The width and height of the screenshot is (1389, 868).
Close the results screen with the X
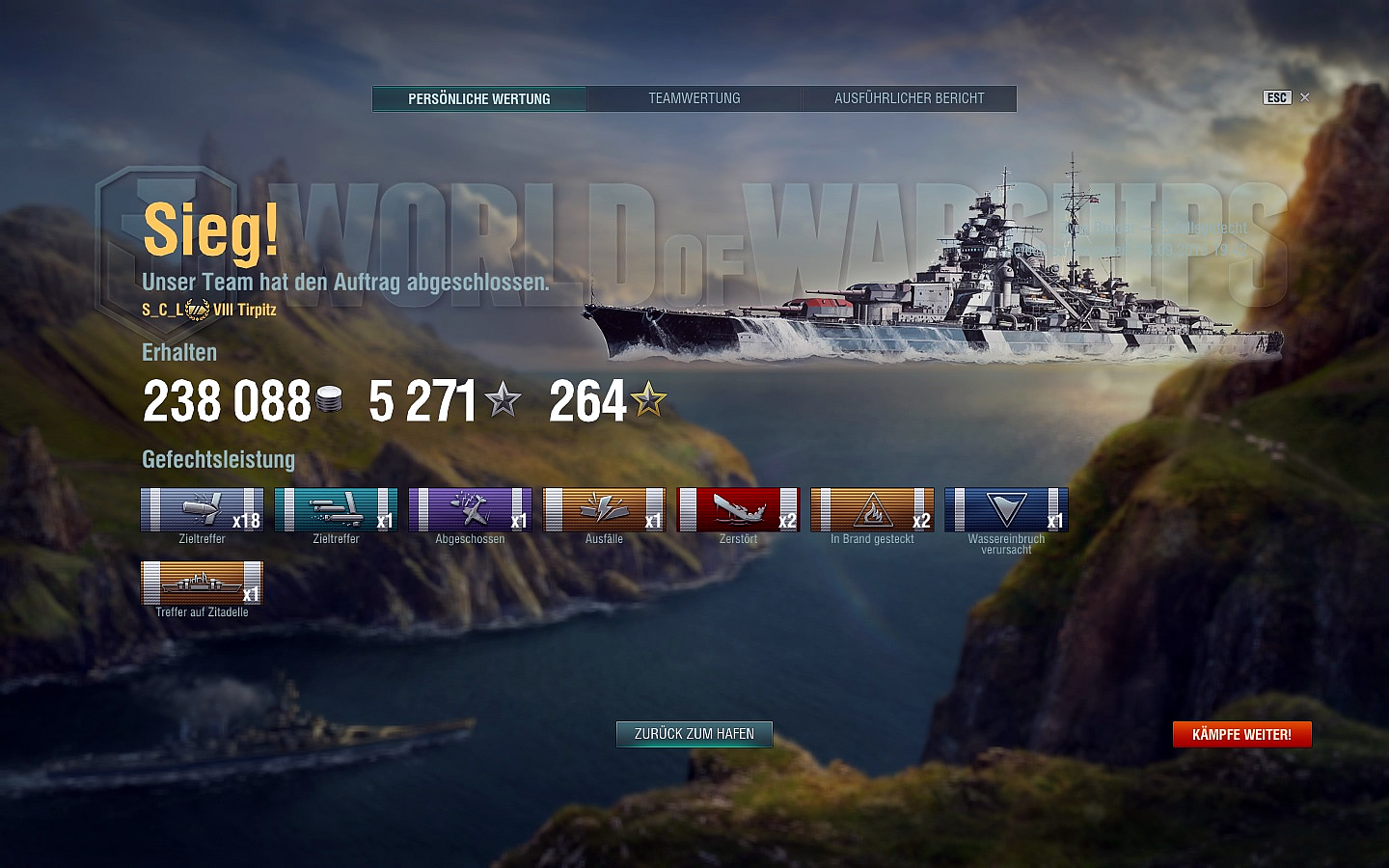1305,97
